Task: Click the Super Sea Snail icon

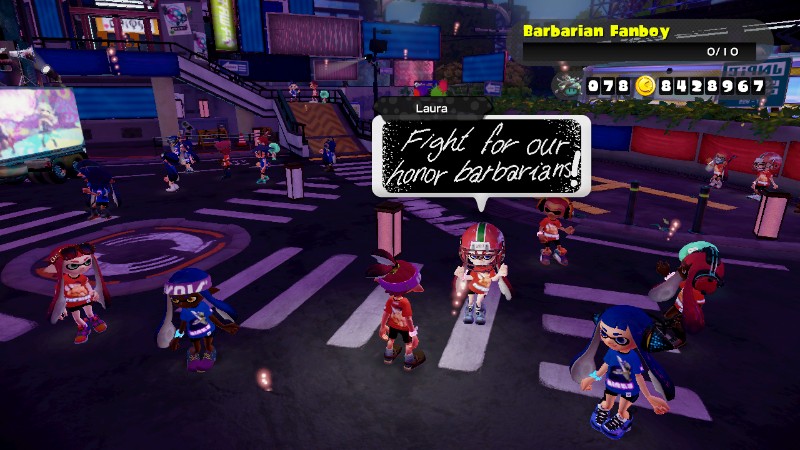Action: point(567,86)
